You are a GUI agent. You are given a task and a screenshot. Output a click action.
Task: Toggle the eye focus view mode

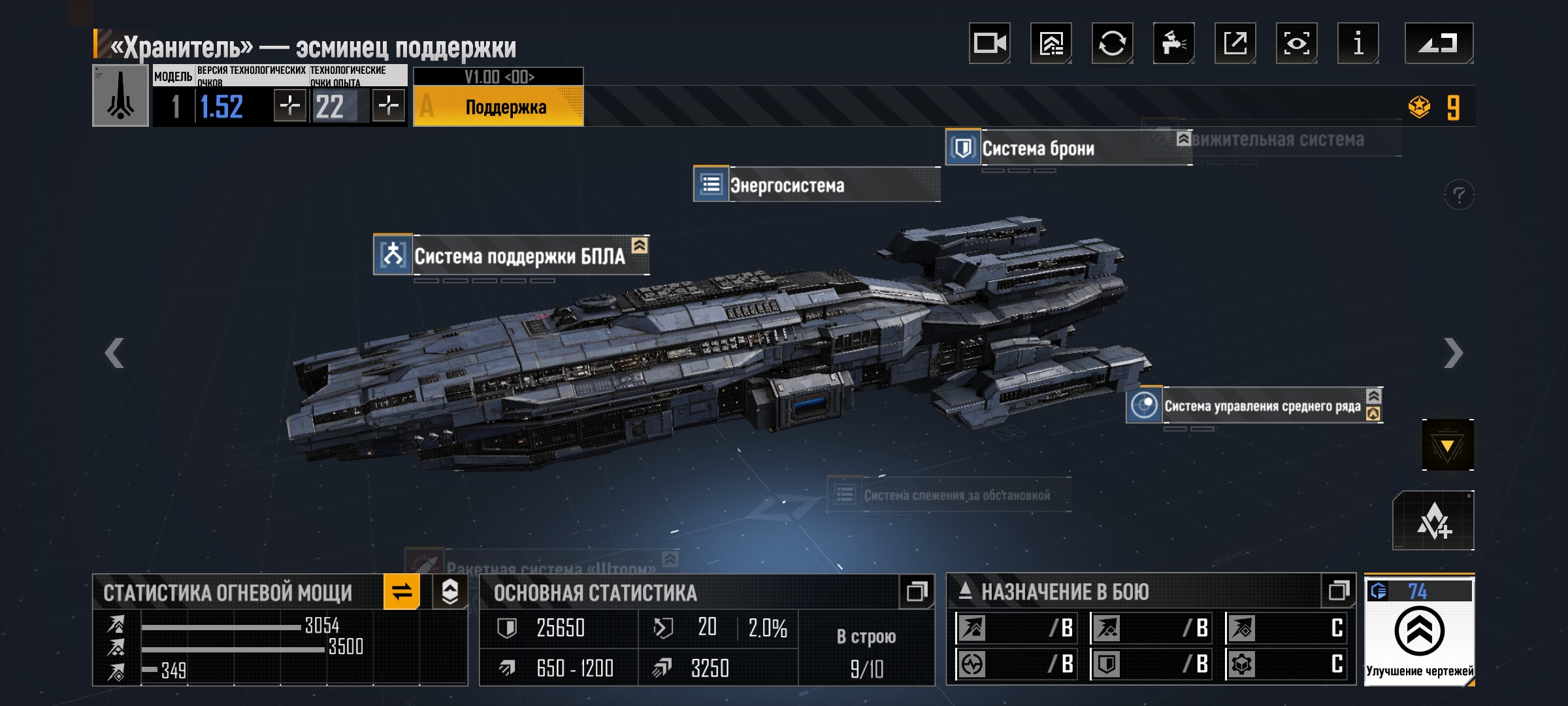click(x=1296, y=44)
